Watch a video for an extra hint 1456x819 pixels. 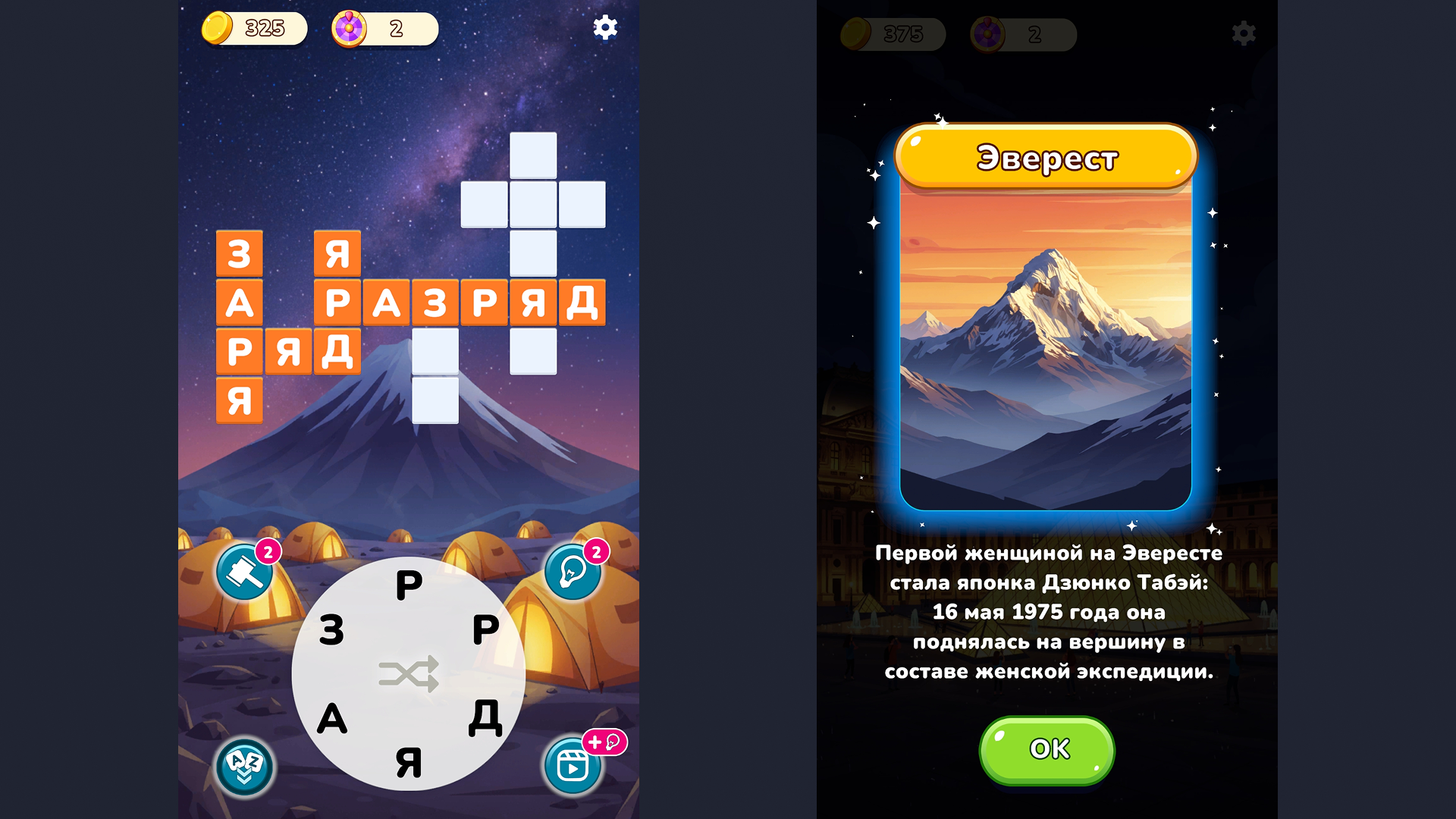point(573,767)
